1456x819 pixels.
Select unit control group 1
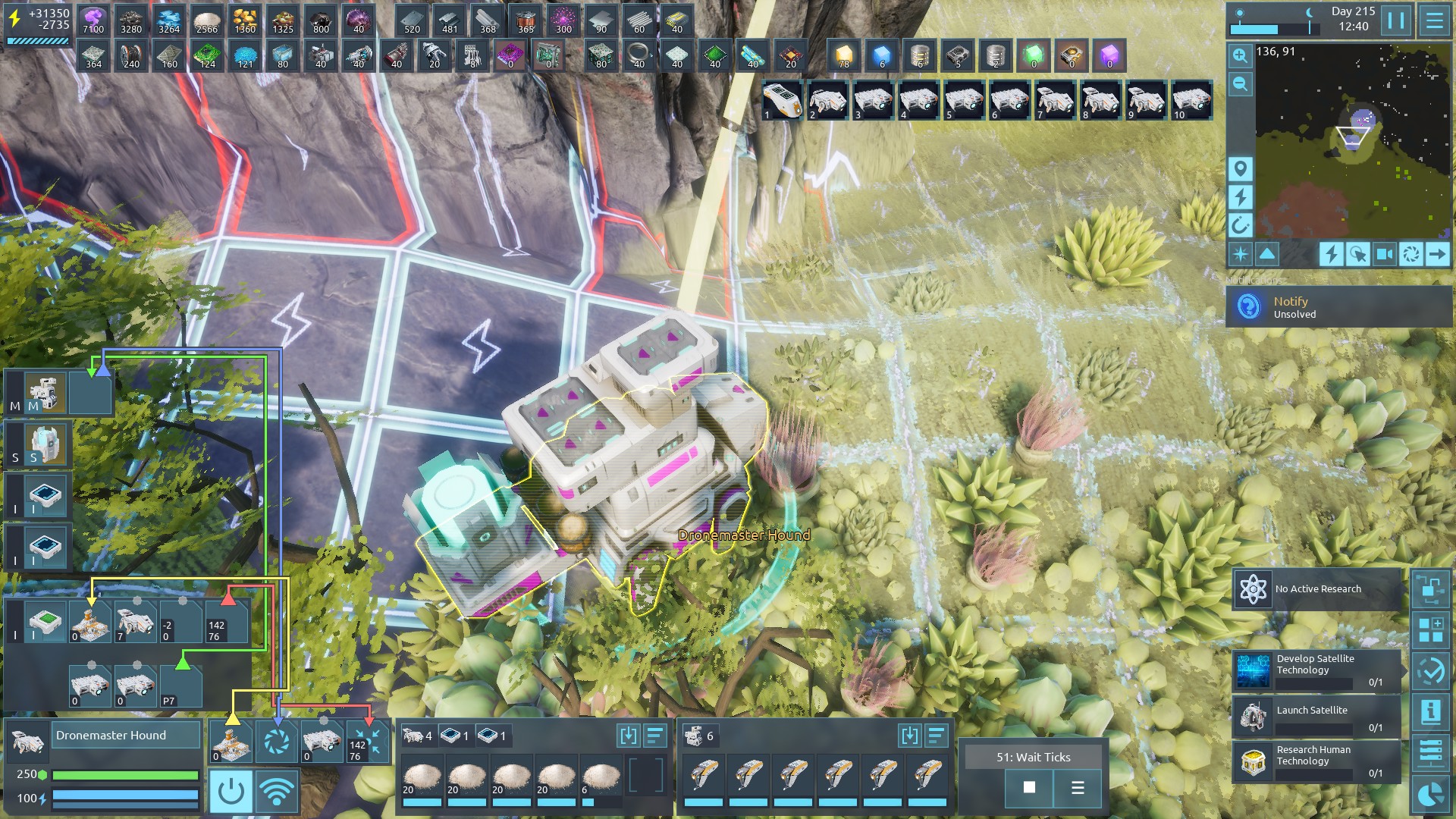tap(782, 101)
